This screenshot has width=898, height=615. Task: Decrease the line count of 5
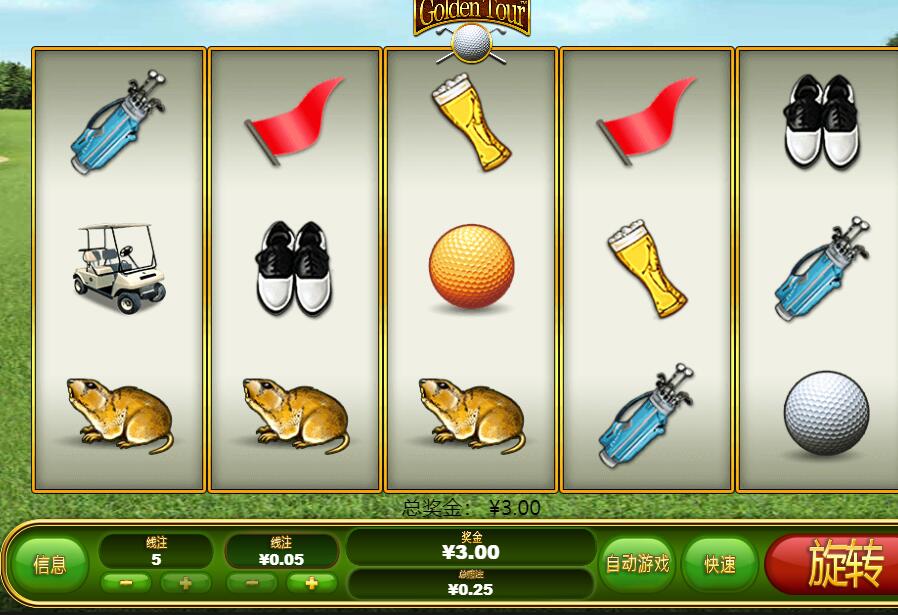point(126,583)
